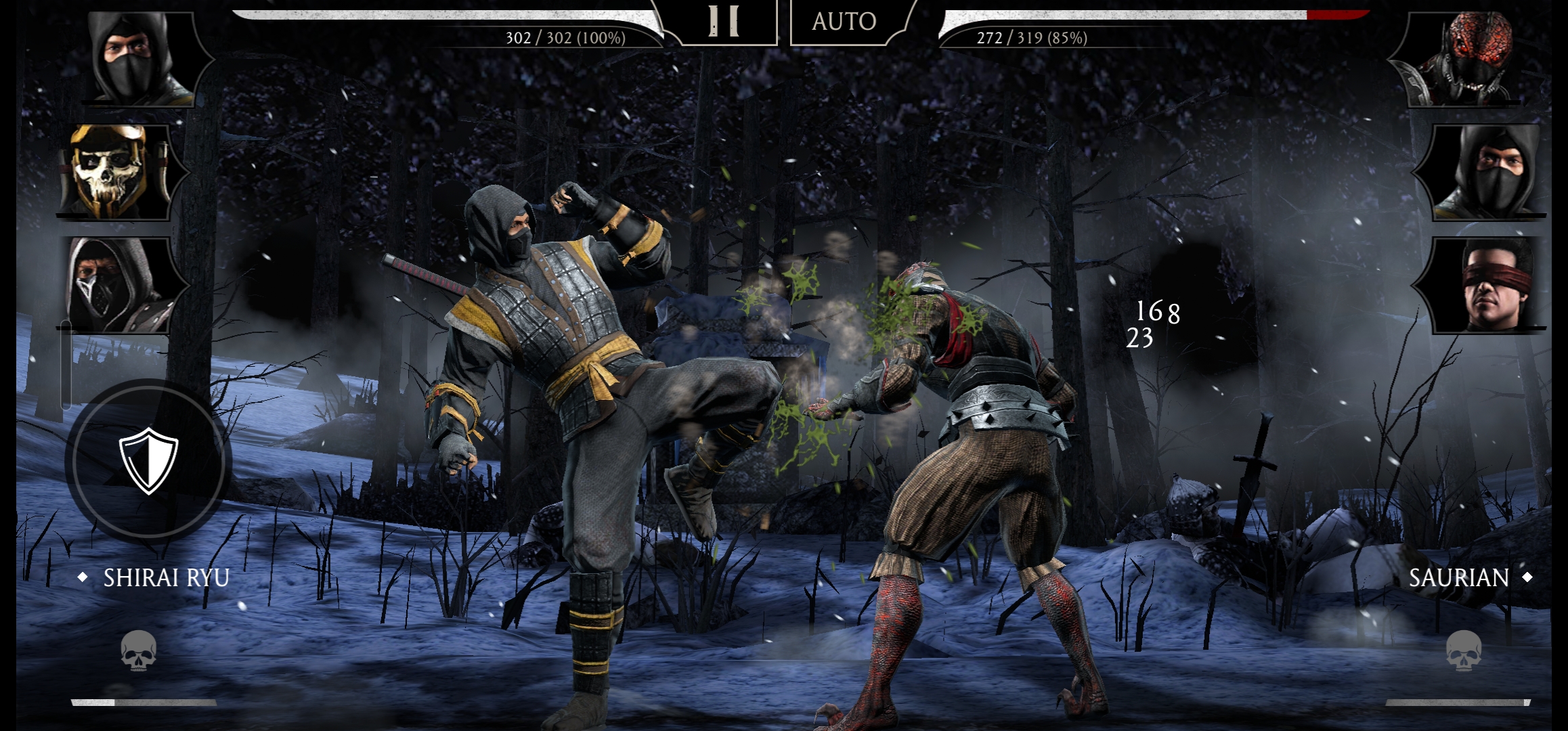Tap the player's skull special attack icon
Image resolution: width=1568 pixels, height=731 pixels.
[x=139, y=650]
